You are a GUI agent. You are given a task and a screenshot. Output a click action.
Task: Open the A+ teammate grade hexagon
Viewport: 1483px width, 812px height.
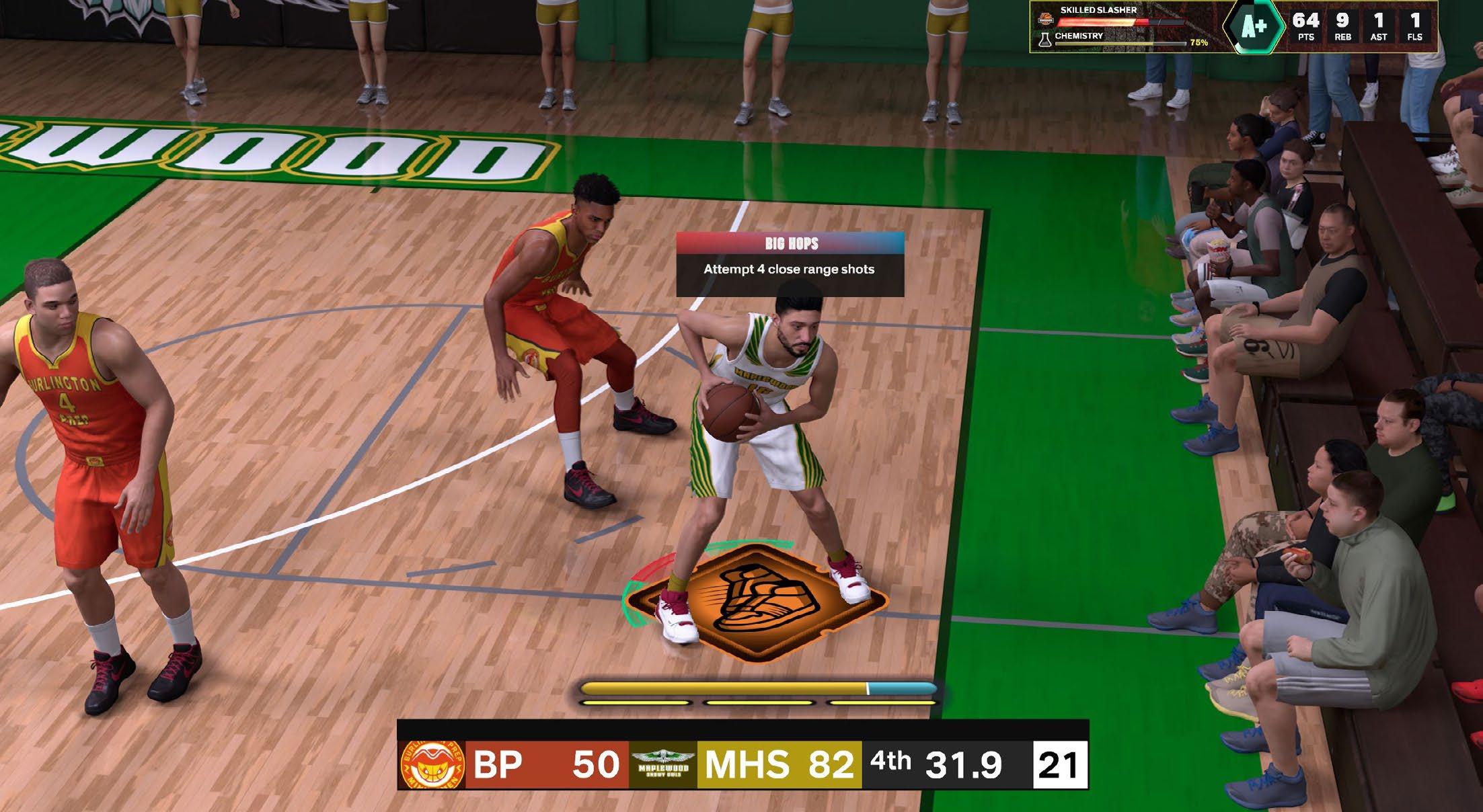pyautogui.click(x=1253, y=28)
